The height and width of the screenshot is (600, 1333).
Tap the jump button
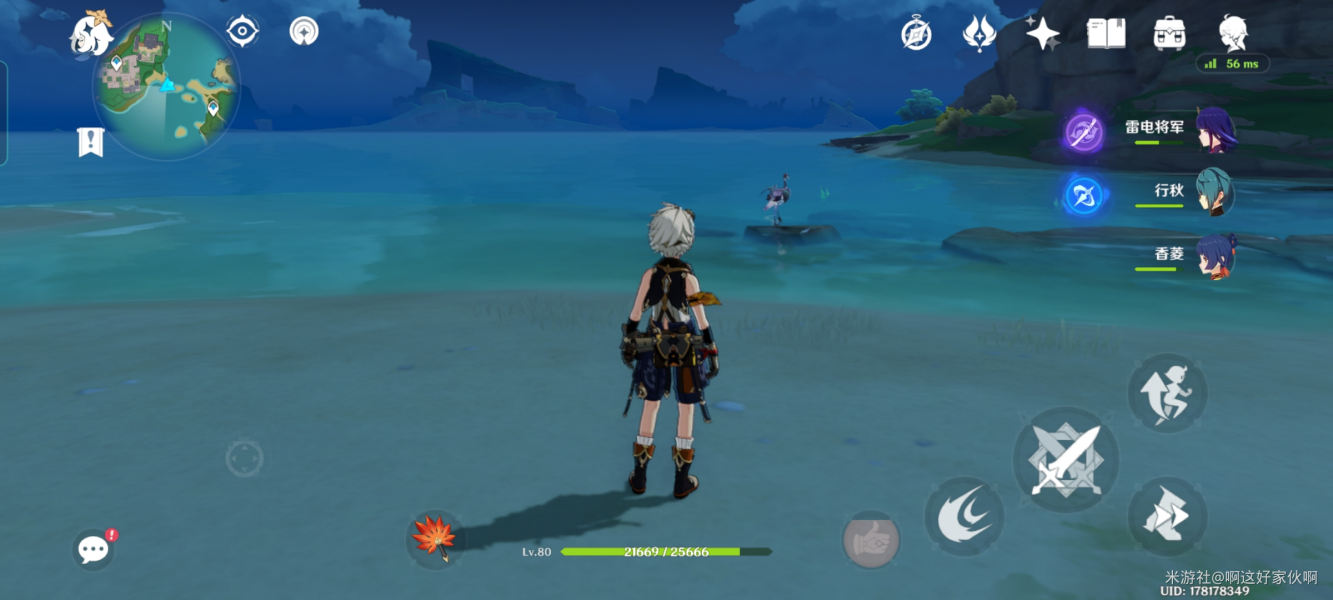pos(1167,393)
